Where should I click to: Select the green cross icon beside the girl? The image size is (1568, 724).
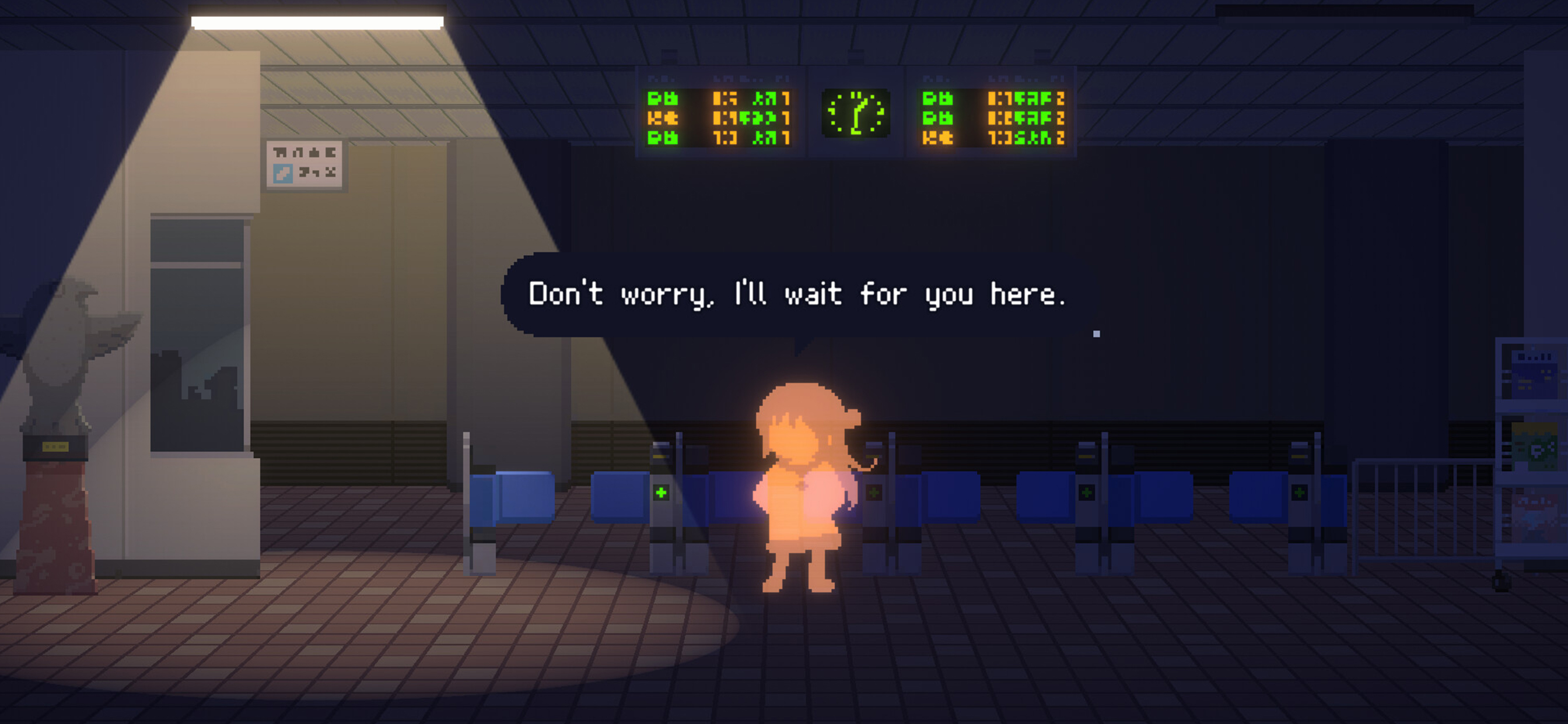[874, 493]
